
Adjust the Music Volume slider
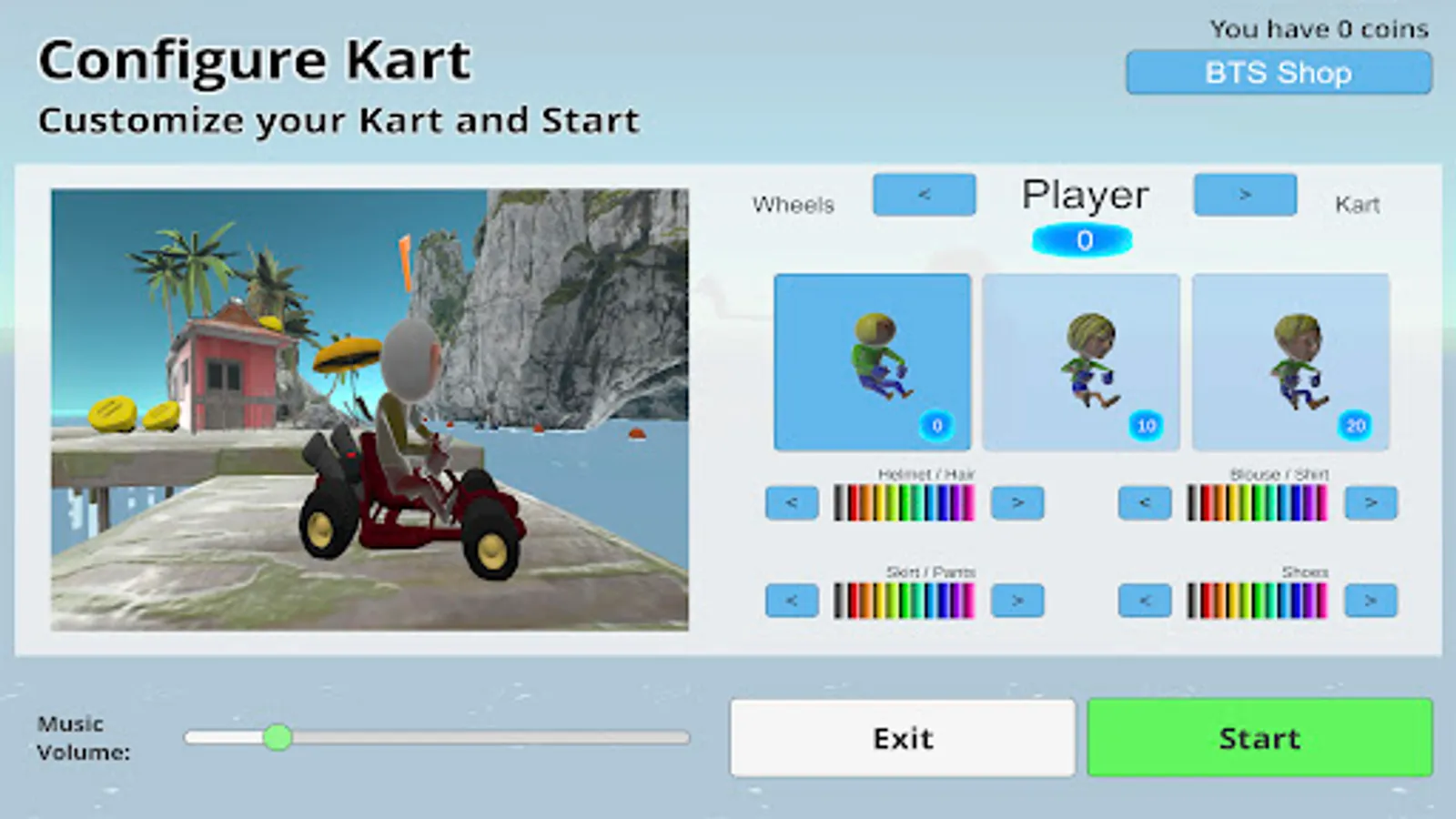(279, 739)
